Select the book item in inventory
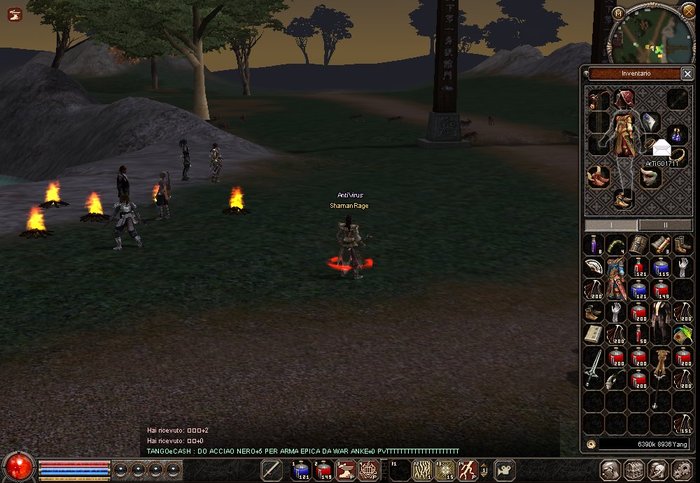Viewport: 700px width, 483px height. [593, 335]
